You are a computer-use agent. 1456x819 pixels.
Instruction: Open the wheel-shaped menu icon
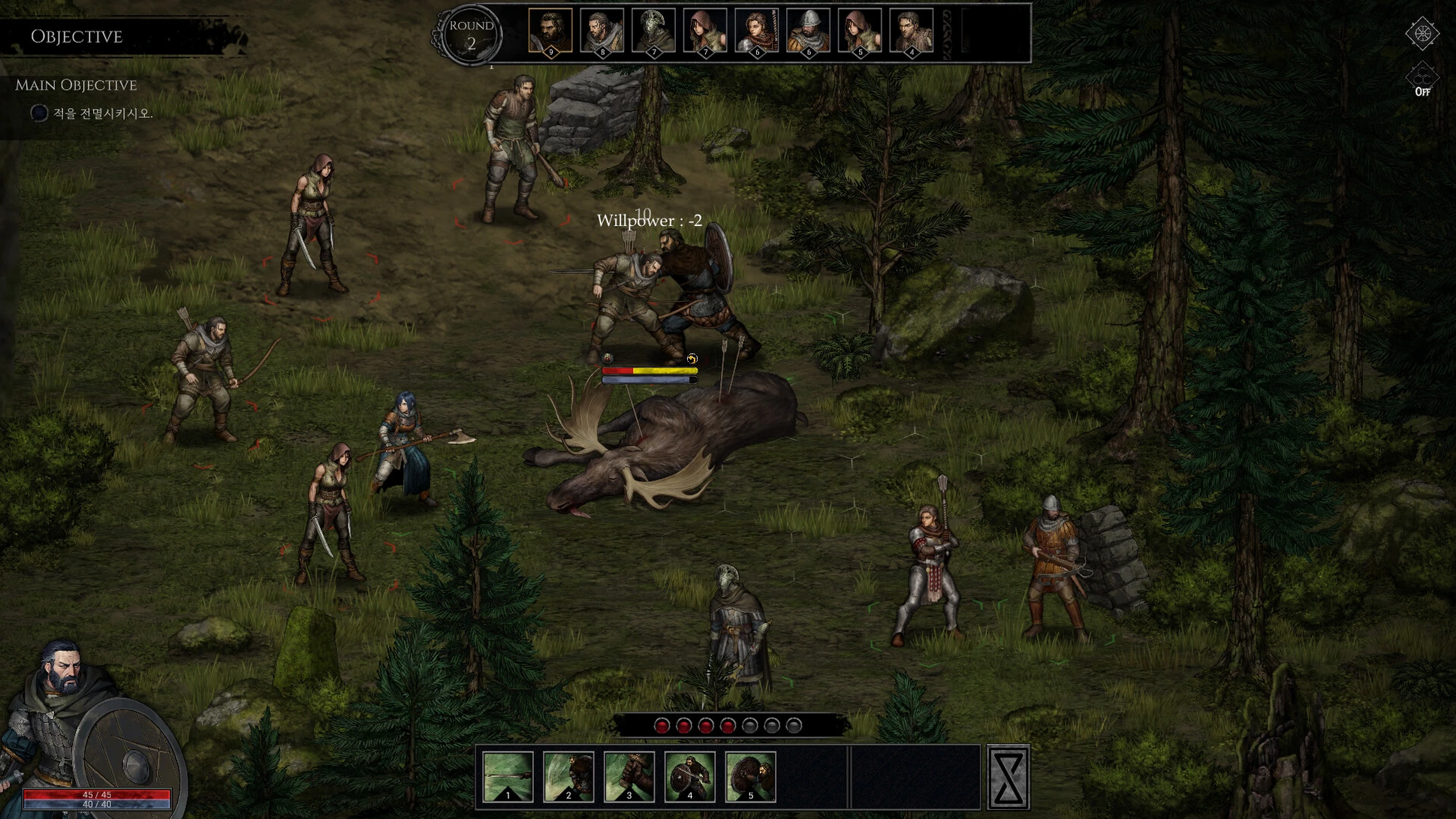pyautogui.click(x=1421, y=33)
